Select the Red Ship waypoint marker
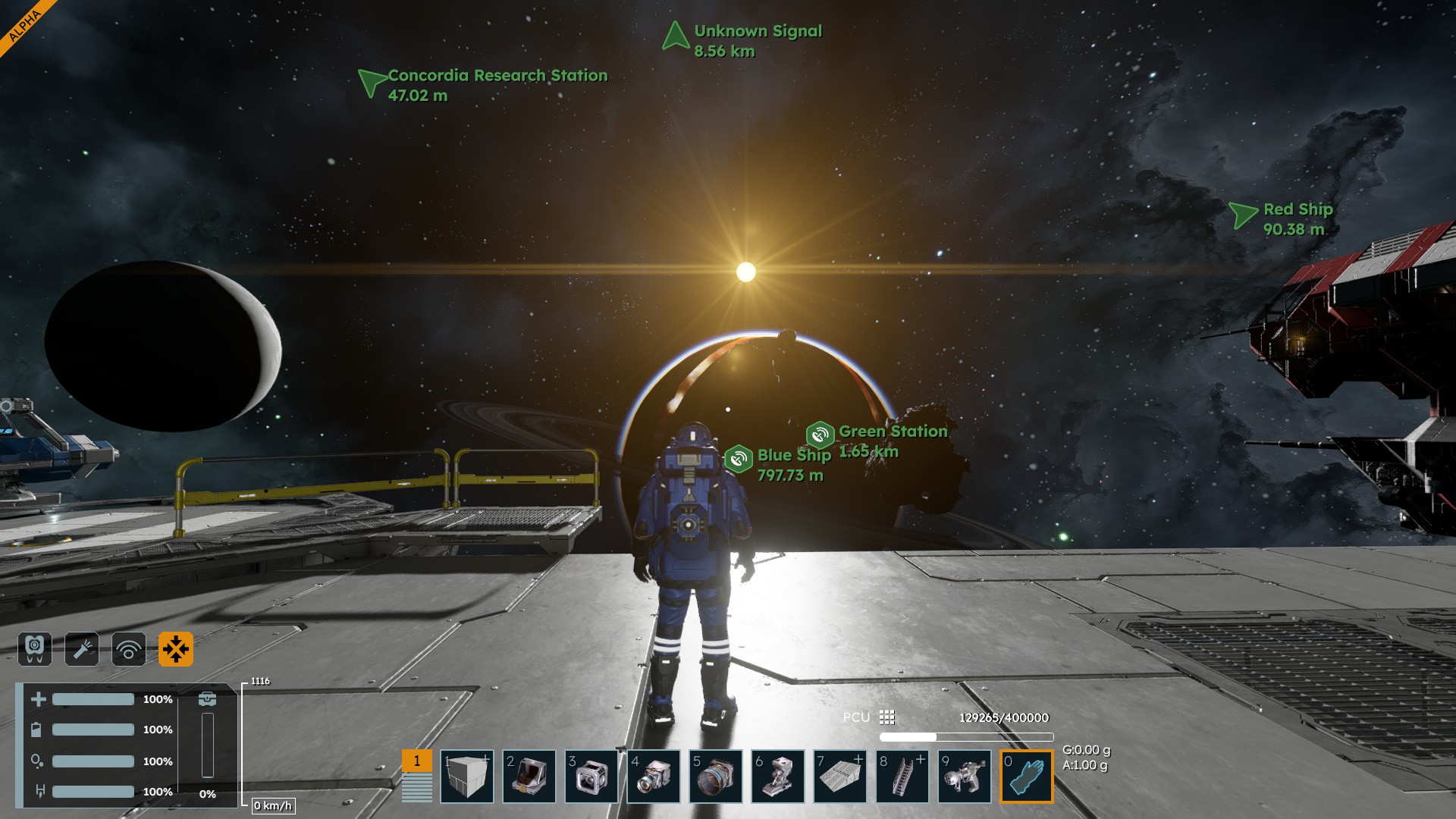The width and height of the screenshot is (1456, 819). pyautogui.click(x=1242, y=215)
